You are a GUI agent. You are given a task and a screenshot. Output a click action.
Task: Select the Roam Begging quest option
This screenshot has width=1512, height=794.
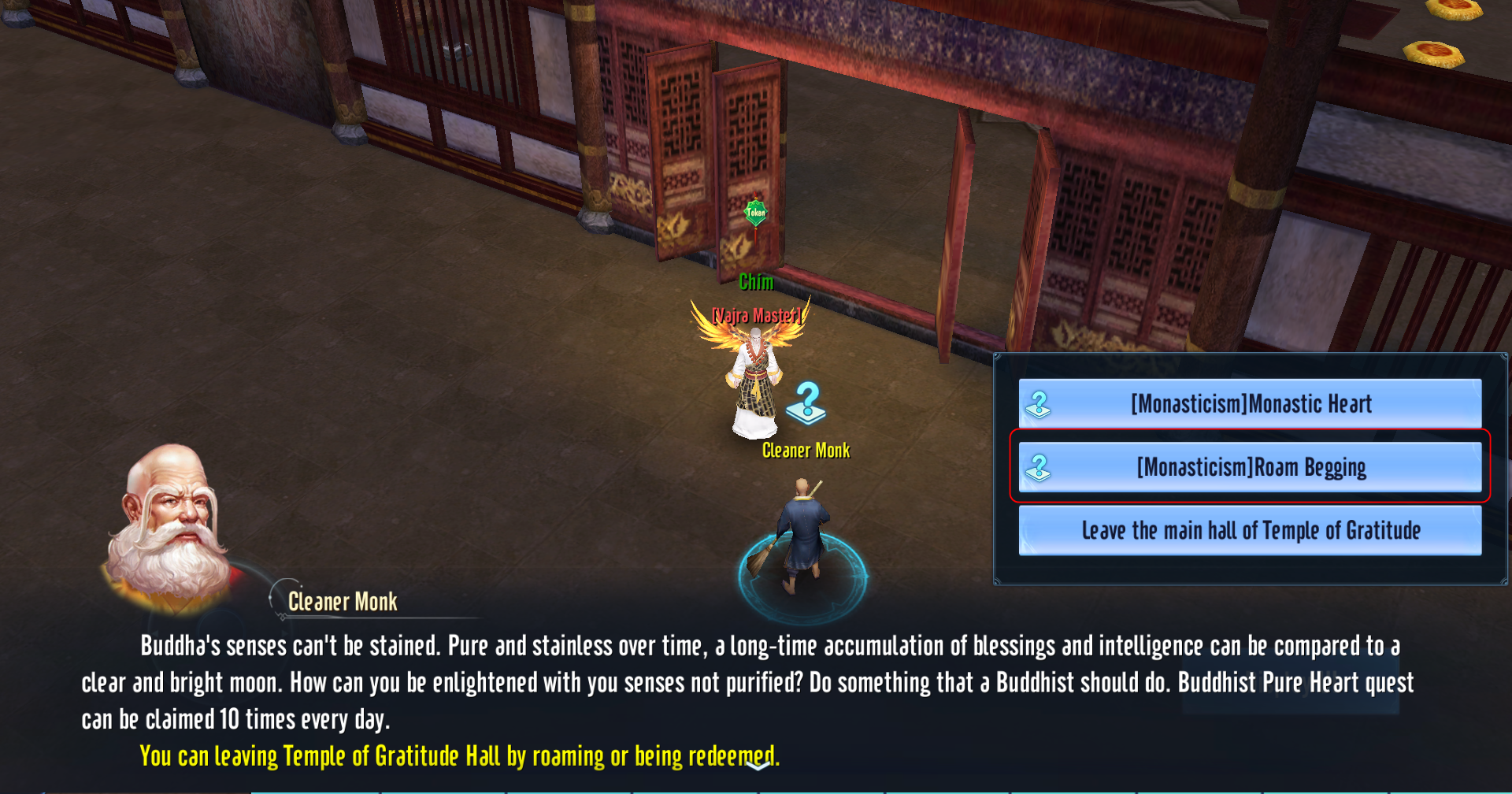tap(1250, 467)
